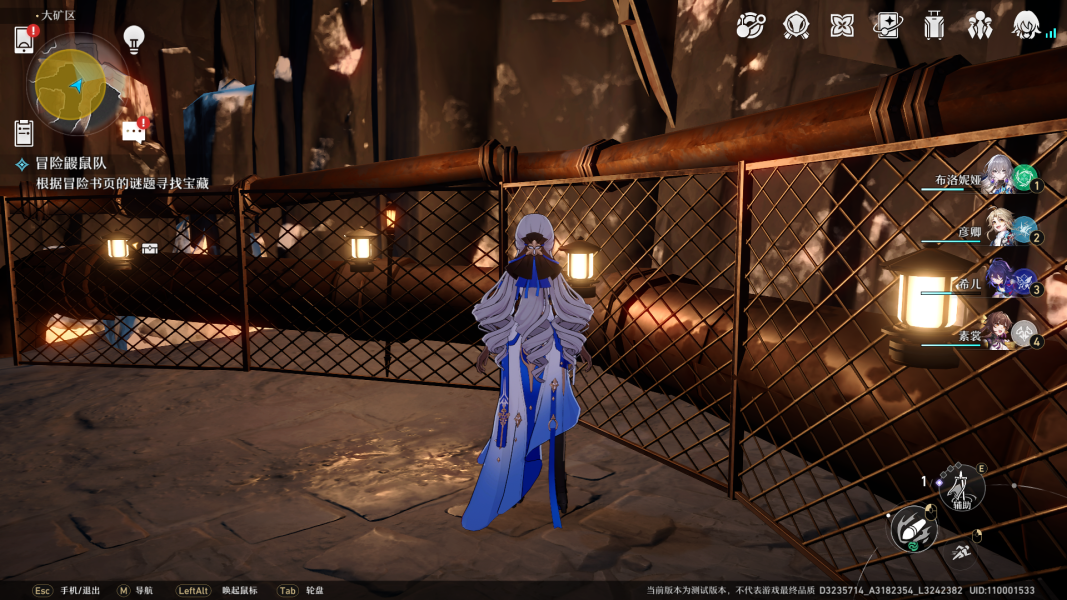This screenshot has height=600, width=1067.
Task: Open the star card warp icon
Action: click(x=888, y=26)
